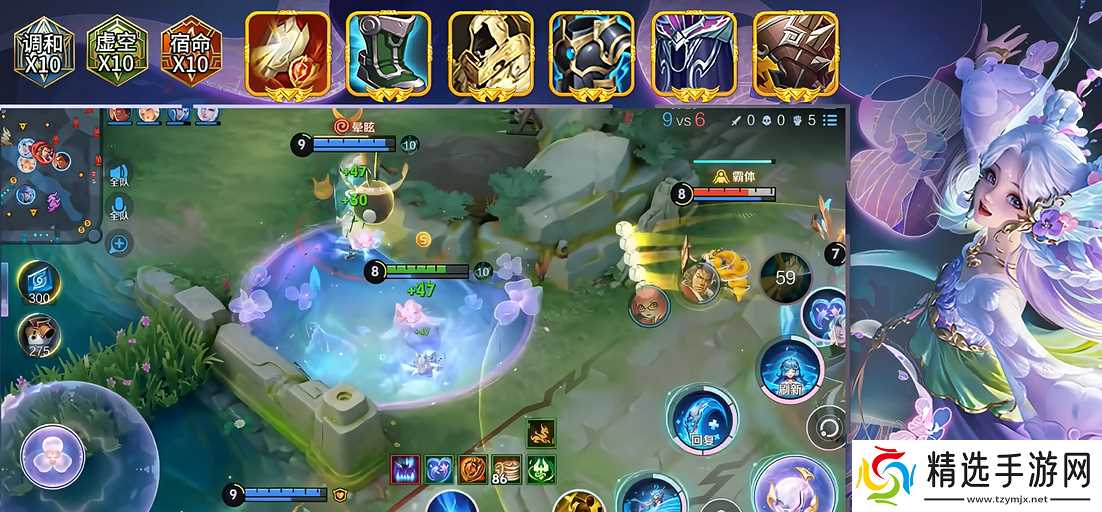The height and width of the screenshot is (512, 1102).
Task: Select the purple cloak equipment icon
Action: [693, 54]
